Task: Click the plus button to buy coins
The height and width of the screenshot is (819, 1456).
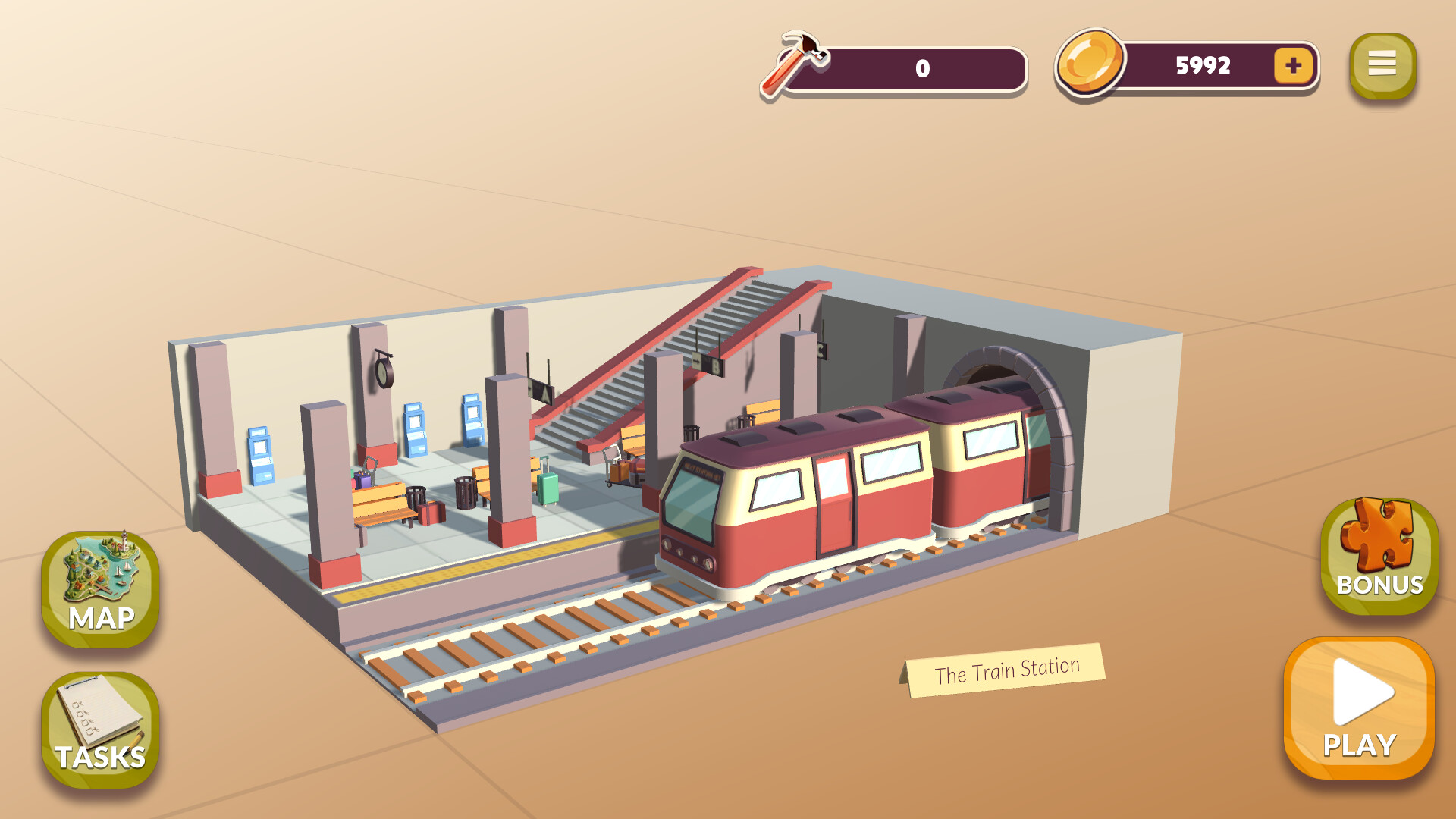Action: click(1294, 66)
